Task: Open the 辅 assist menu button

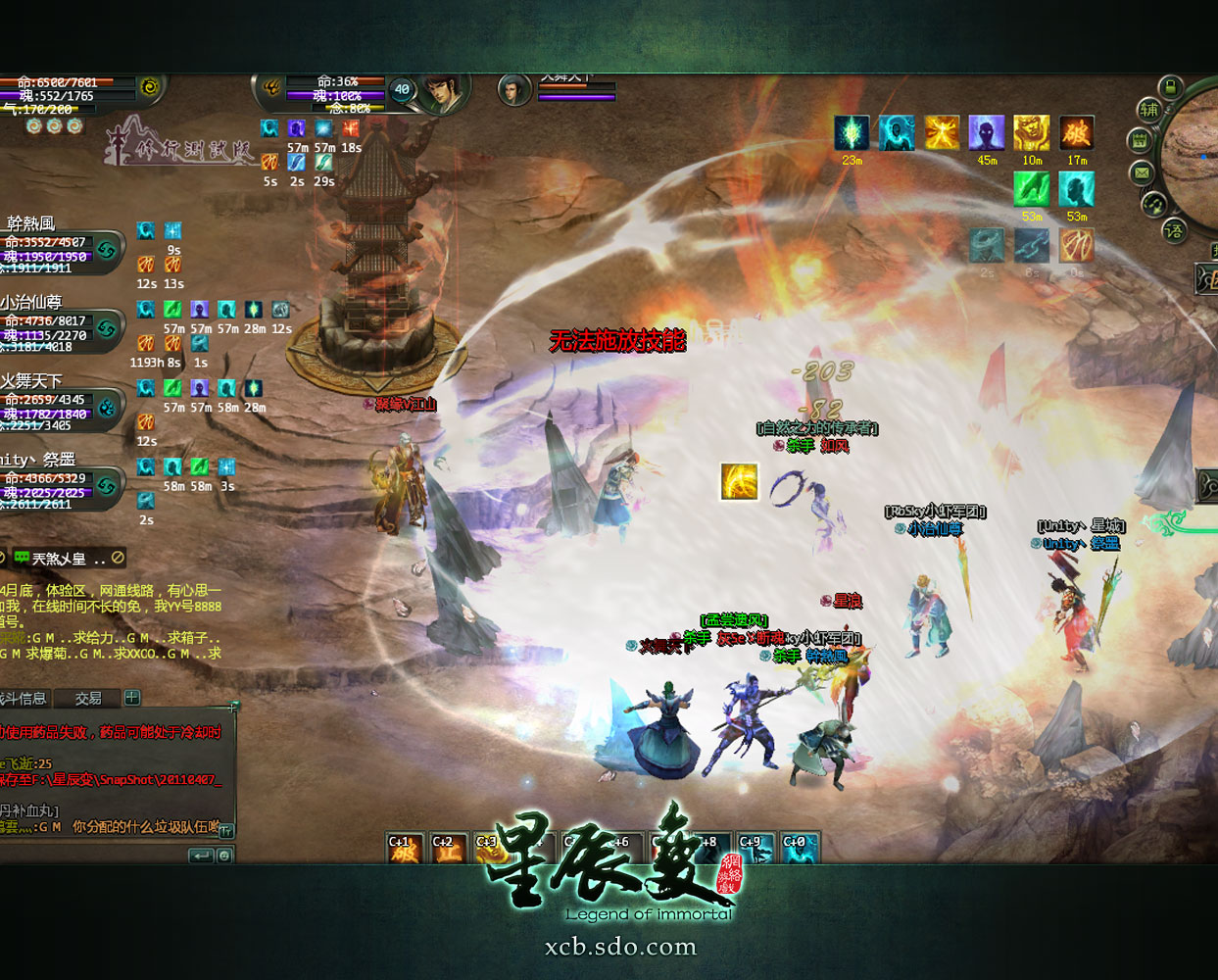Action: (x=1148, y=110)
